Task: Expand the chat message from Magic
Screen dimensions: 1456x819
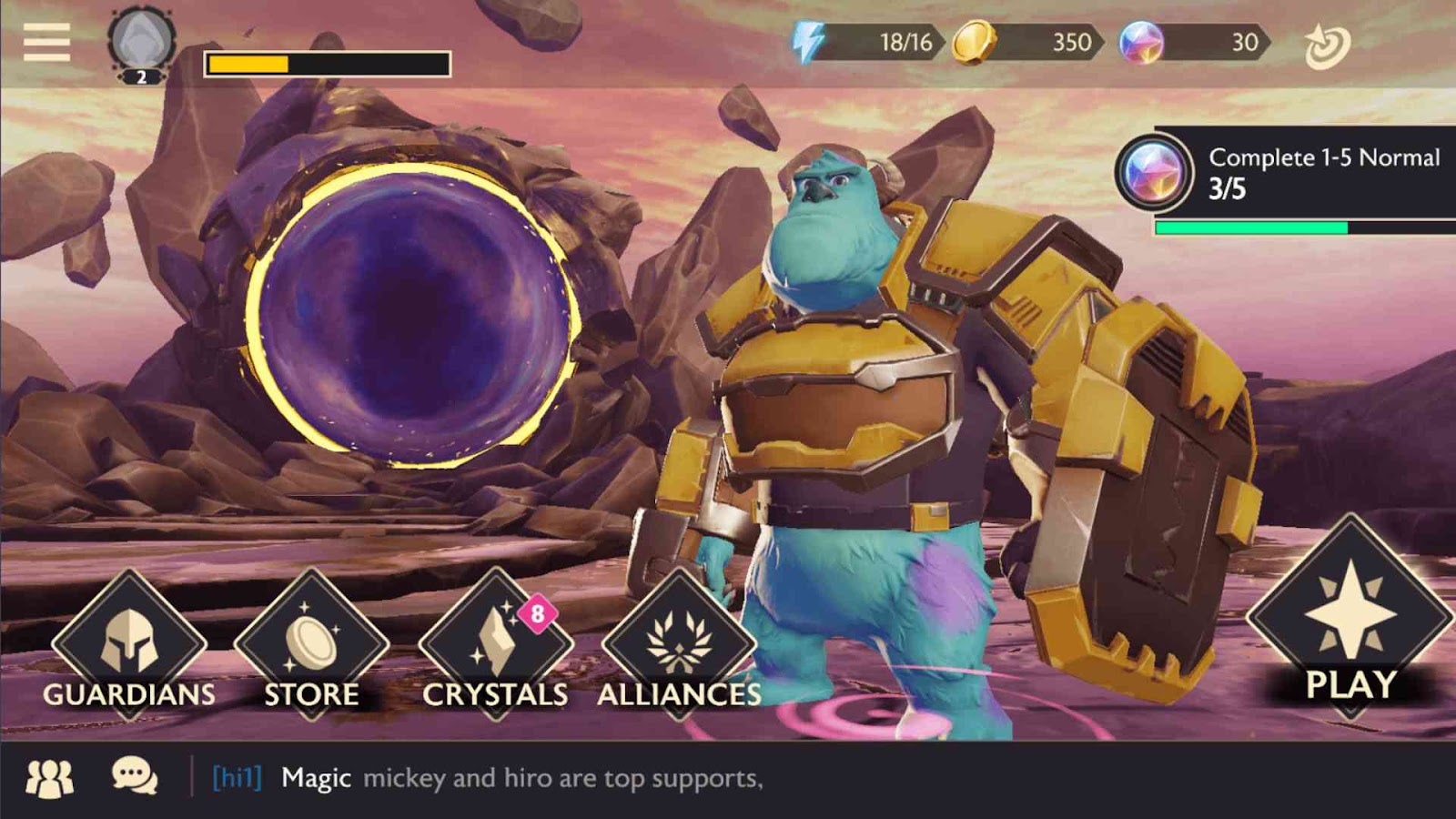Action: pos(521,778)
